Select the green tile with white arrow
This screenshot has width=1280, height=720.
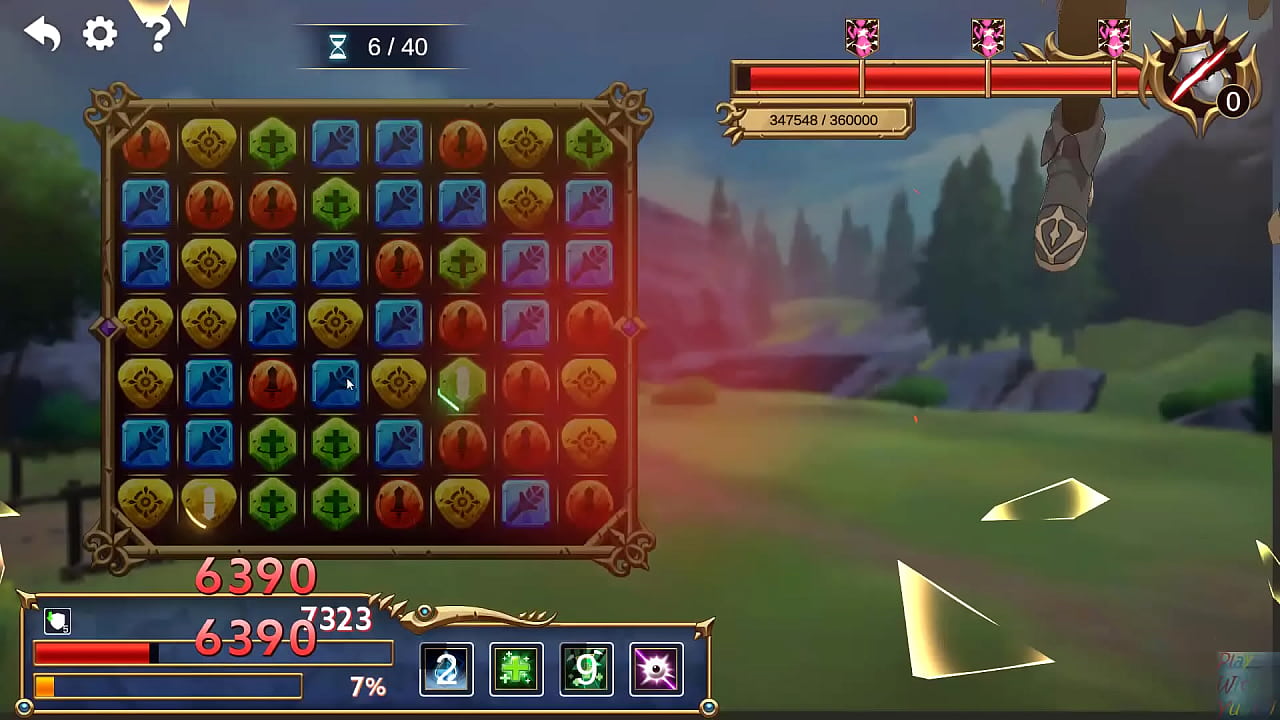point(462,383)
